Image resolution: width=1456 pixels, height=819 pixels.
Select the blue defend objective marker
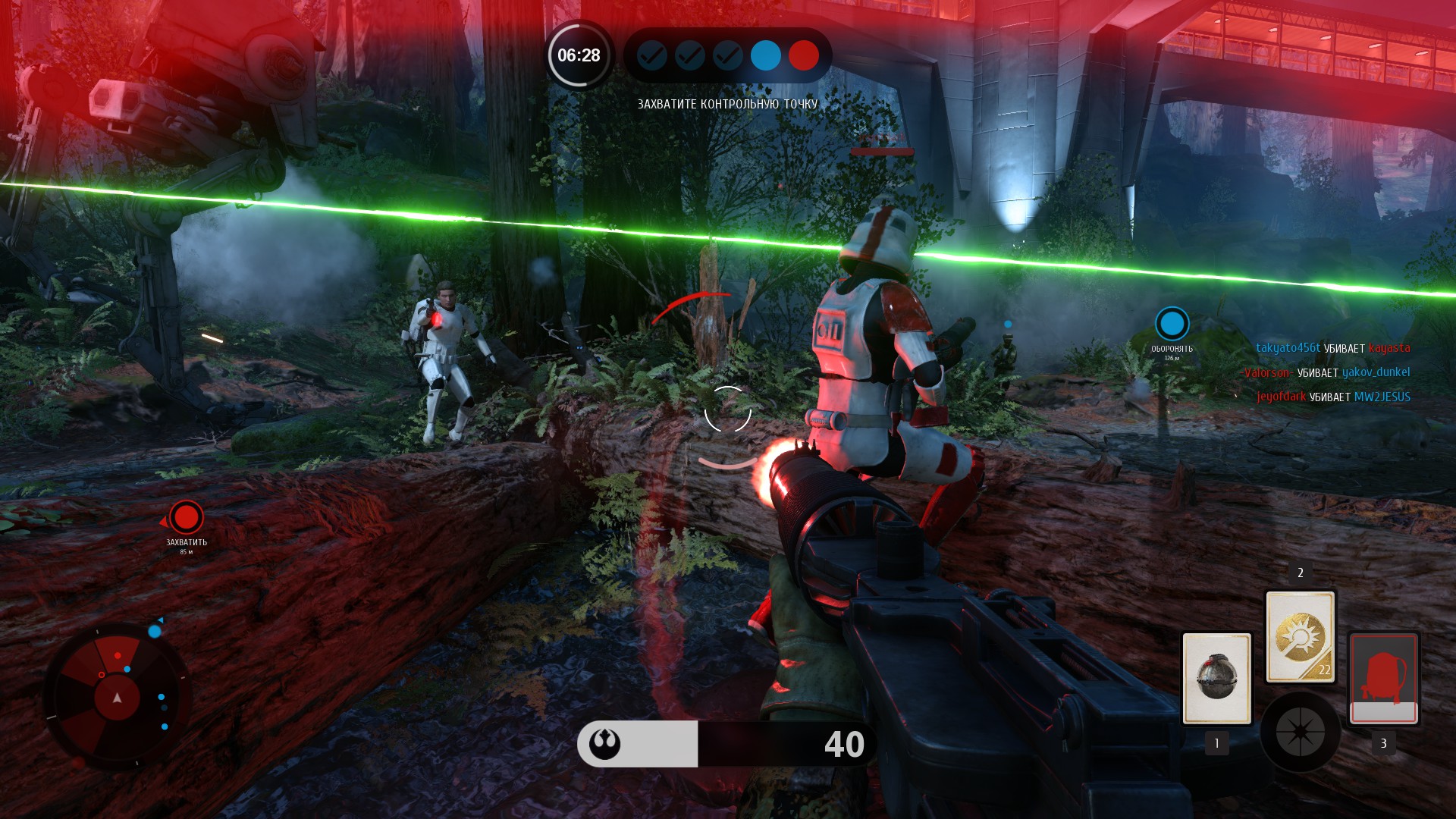(1172, 324)
